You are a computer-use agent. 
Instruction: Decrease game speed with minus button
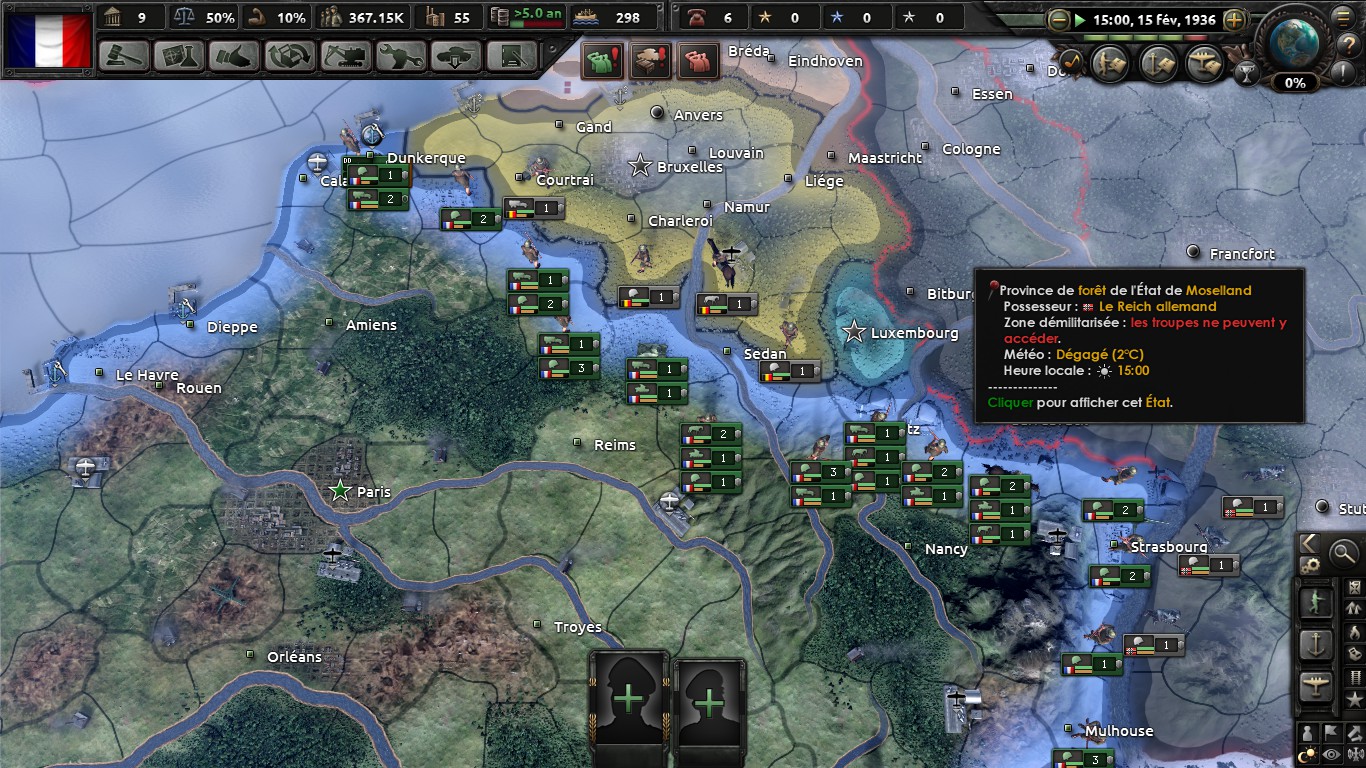1059,19
